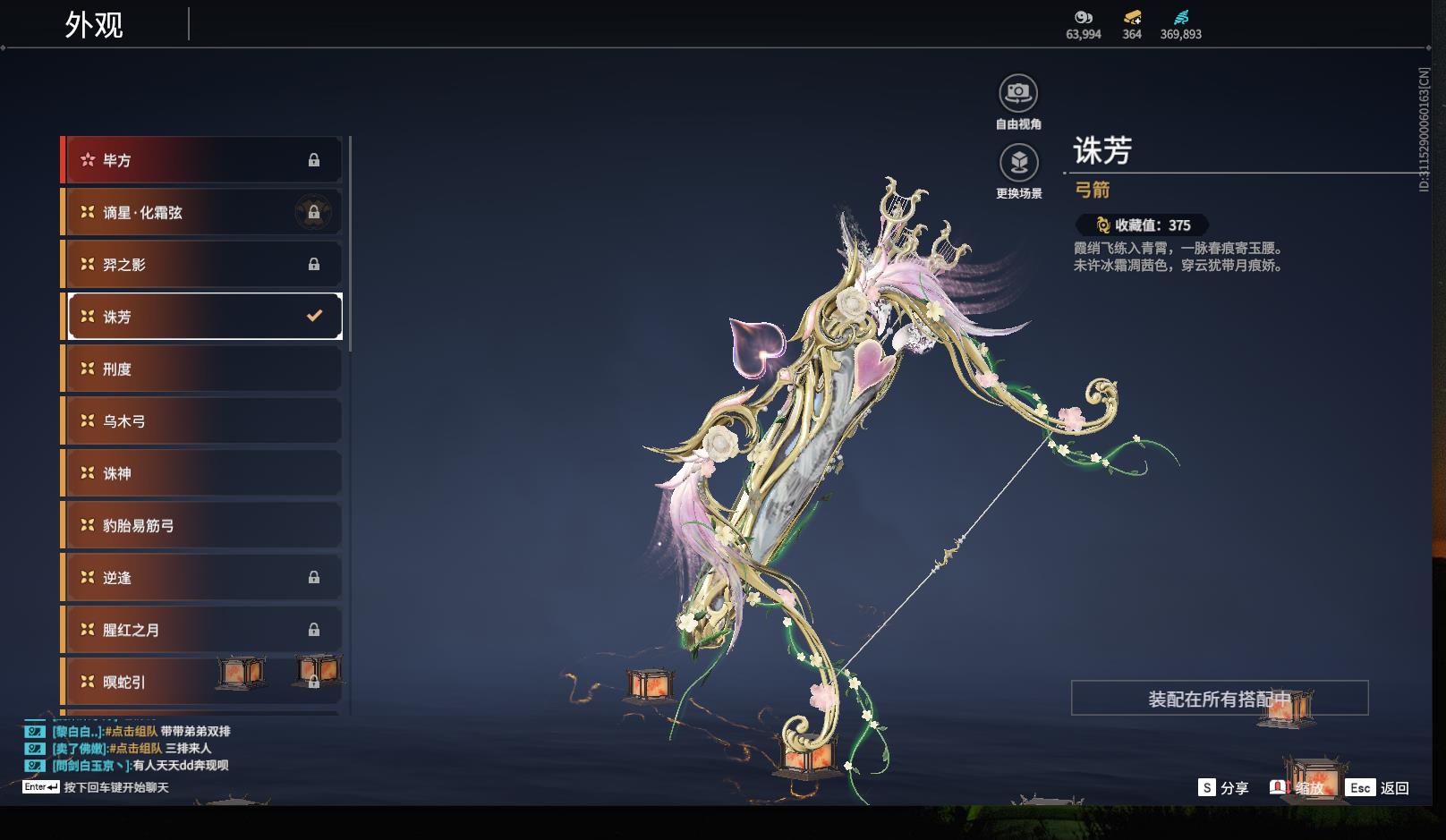The height and width of the screenshot is (840, 1446).
Task: Go back using 返回
Action: pyautogui.click(x=1381, y=787)
